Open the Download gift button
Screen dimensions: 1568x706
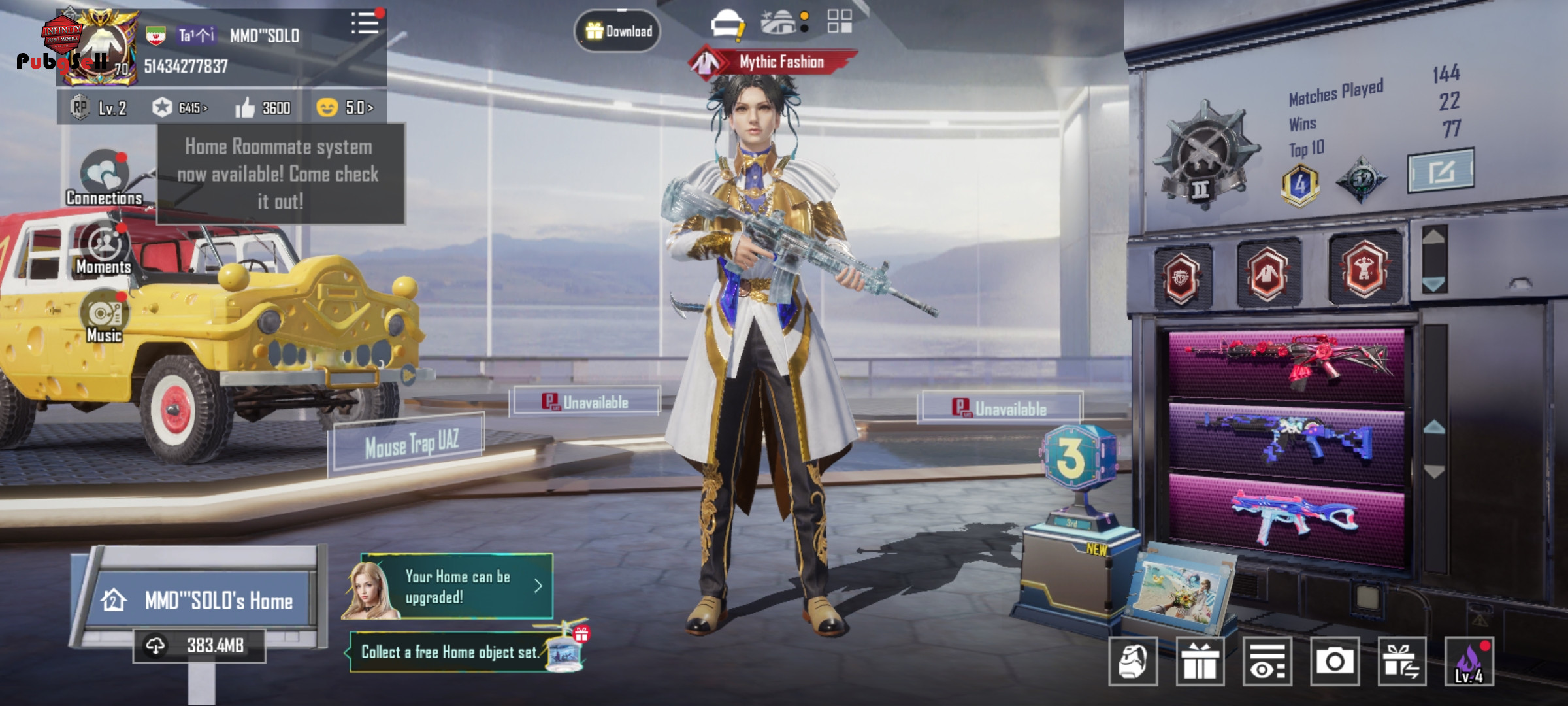[x=617, y=31]
